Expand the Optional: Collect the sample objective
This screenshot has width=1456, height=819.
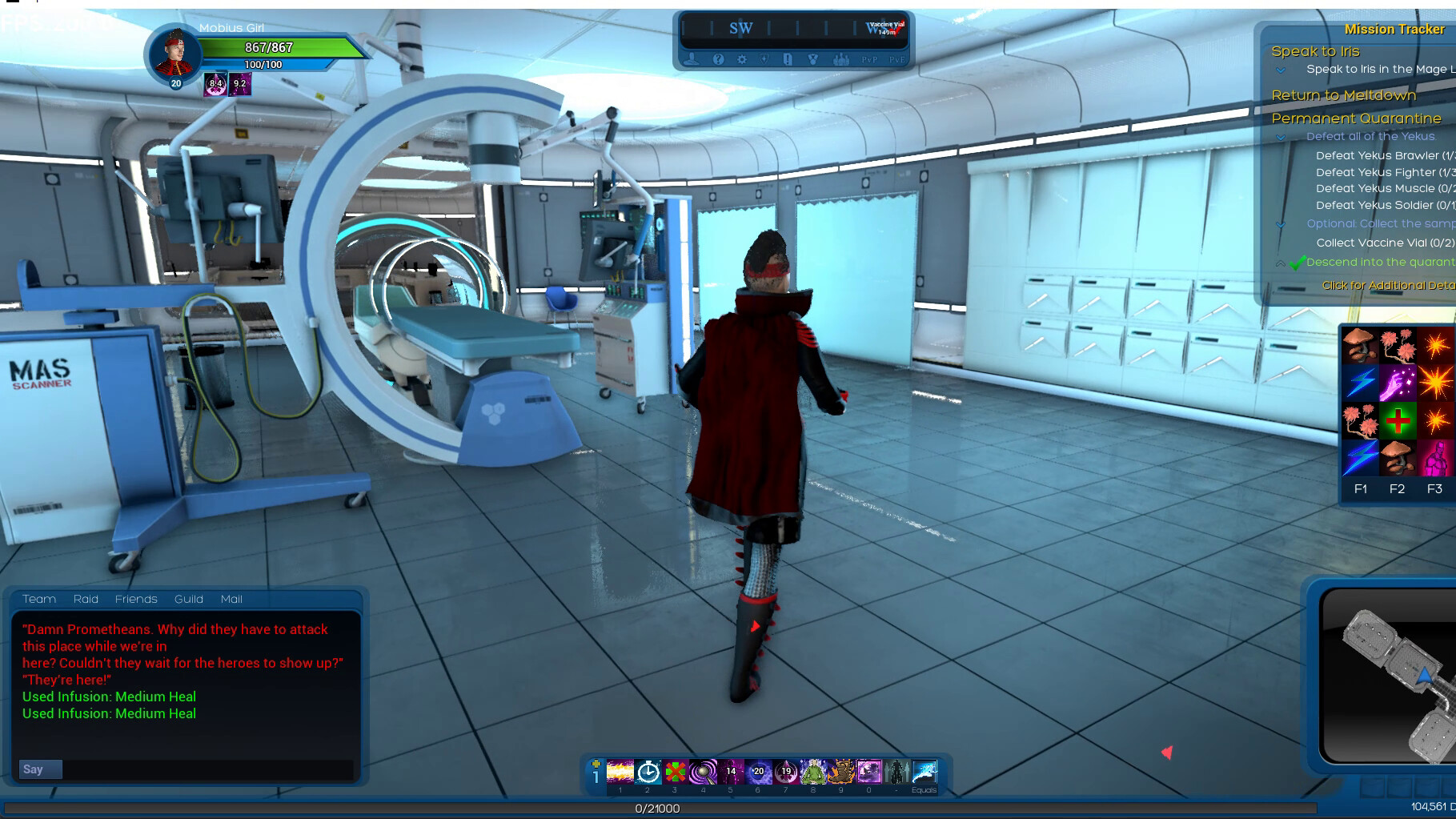[1281, 224]
